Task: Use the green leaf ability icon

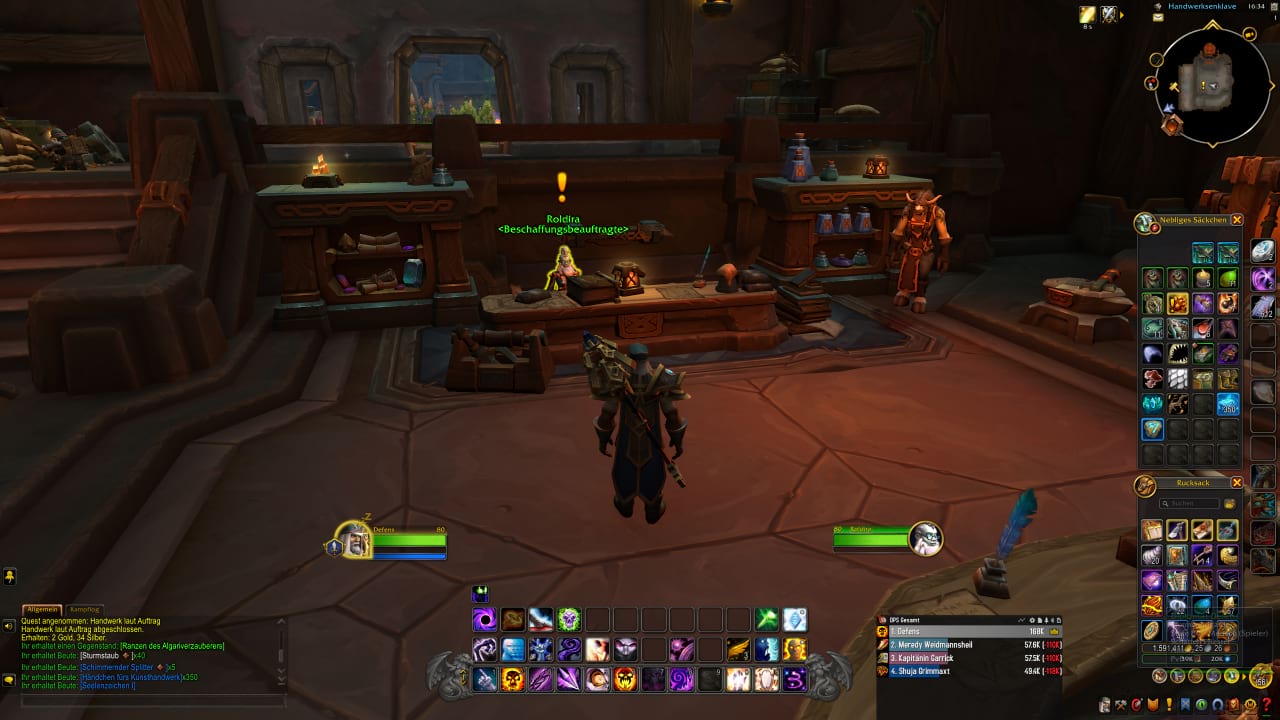Action: [x=767, y=620]
